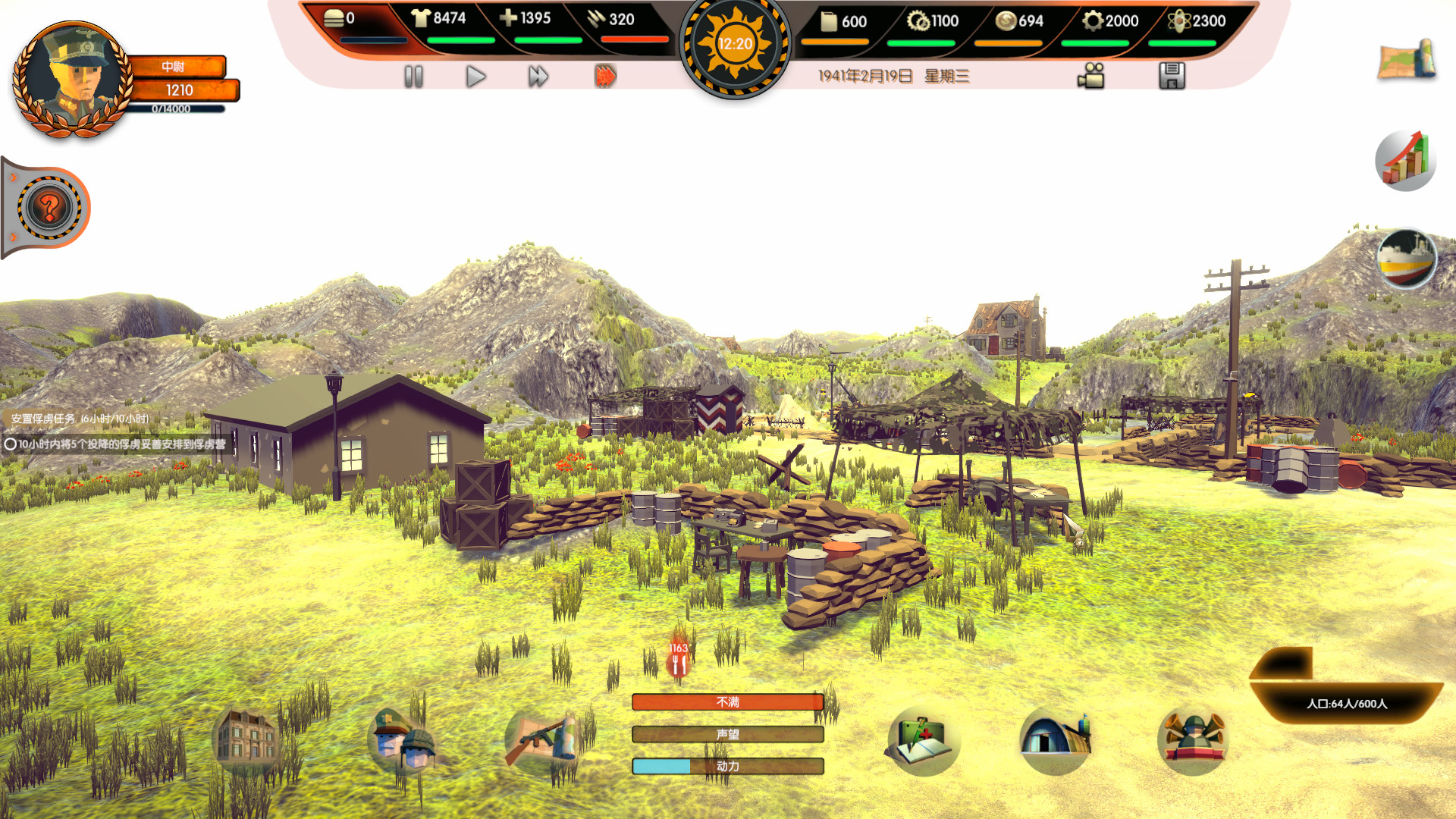Pause the game time
This screenshot has width=1456, height=819.
413,76
